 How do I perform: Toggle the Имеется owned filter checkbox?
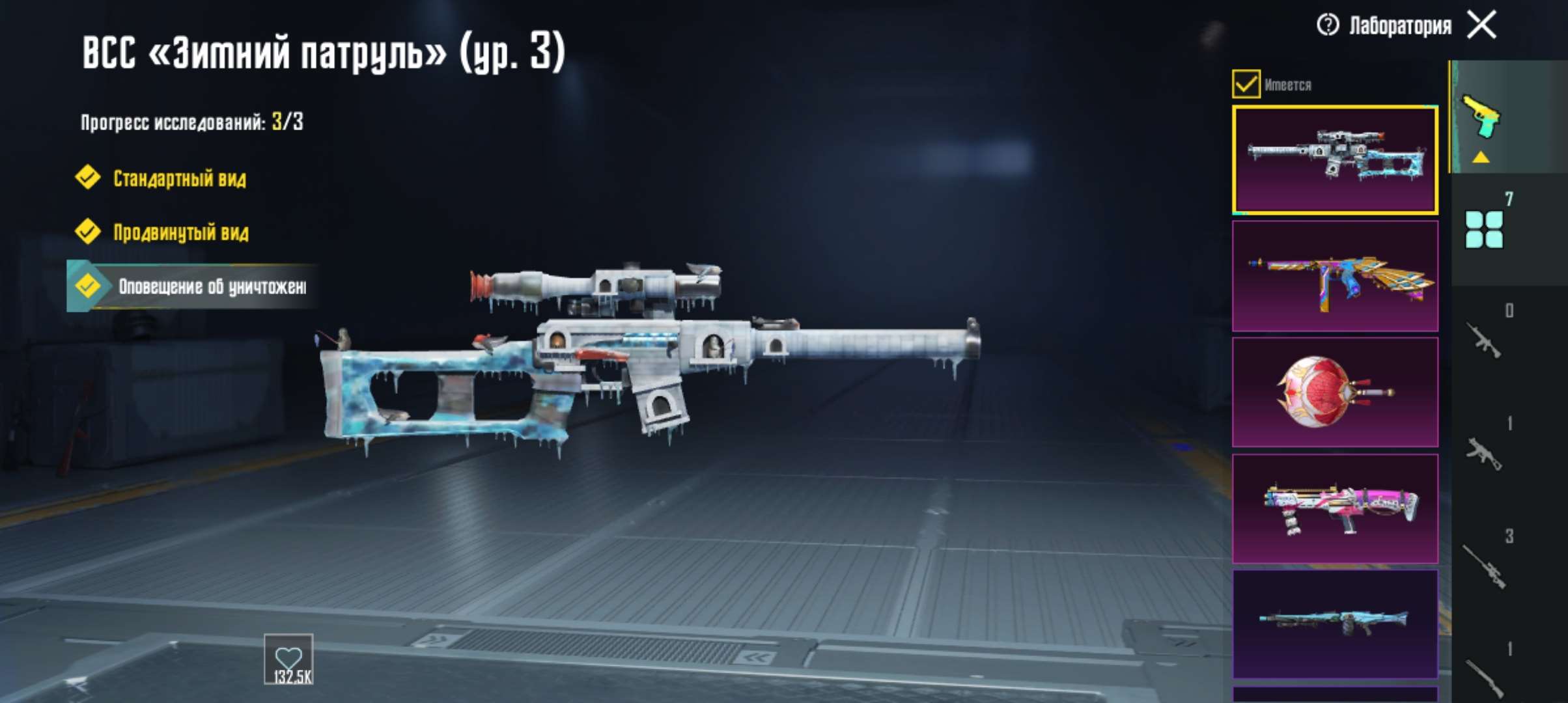pos(1246,85)
